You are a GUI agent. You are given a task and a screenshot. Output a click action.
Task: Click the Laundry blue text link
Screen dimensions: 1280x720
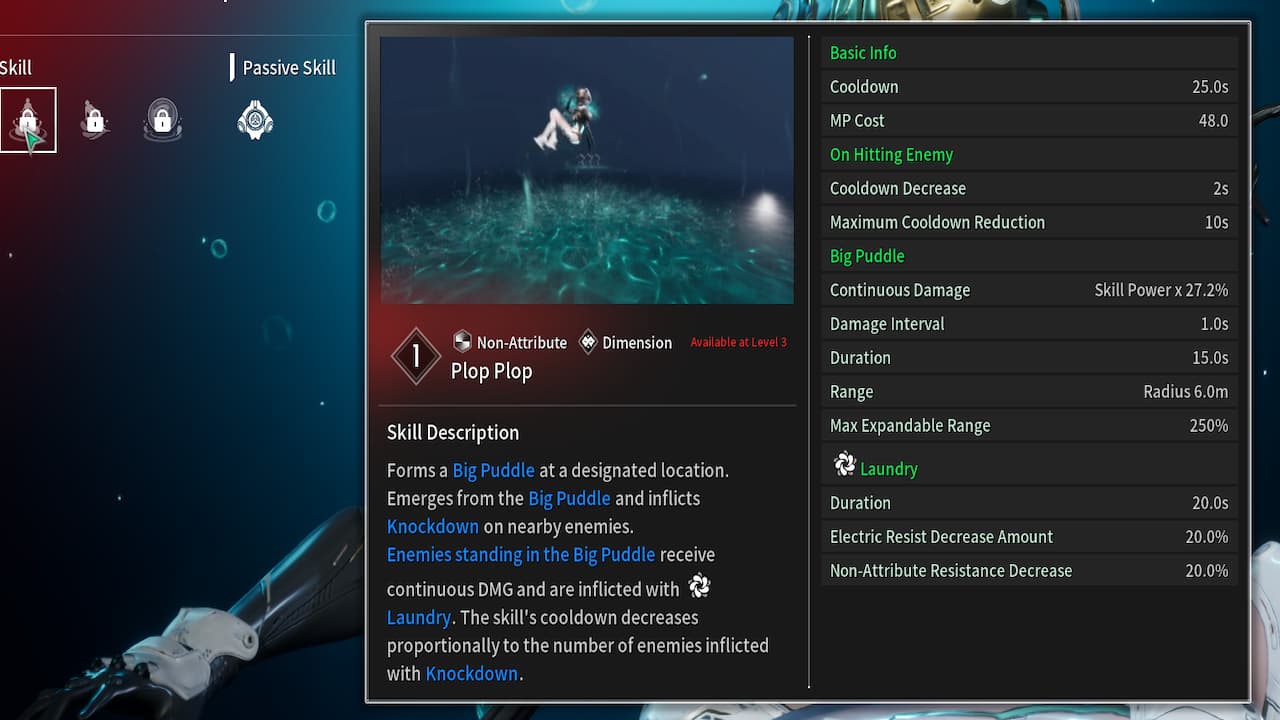[418, 617]
